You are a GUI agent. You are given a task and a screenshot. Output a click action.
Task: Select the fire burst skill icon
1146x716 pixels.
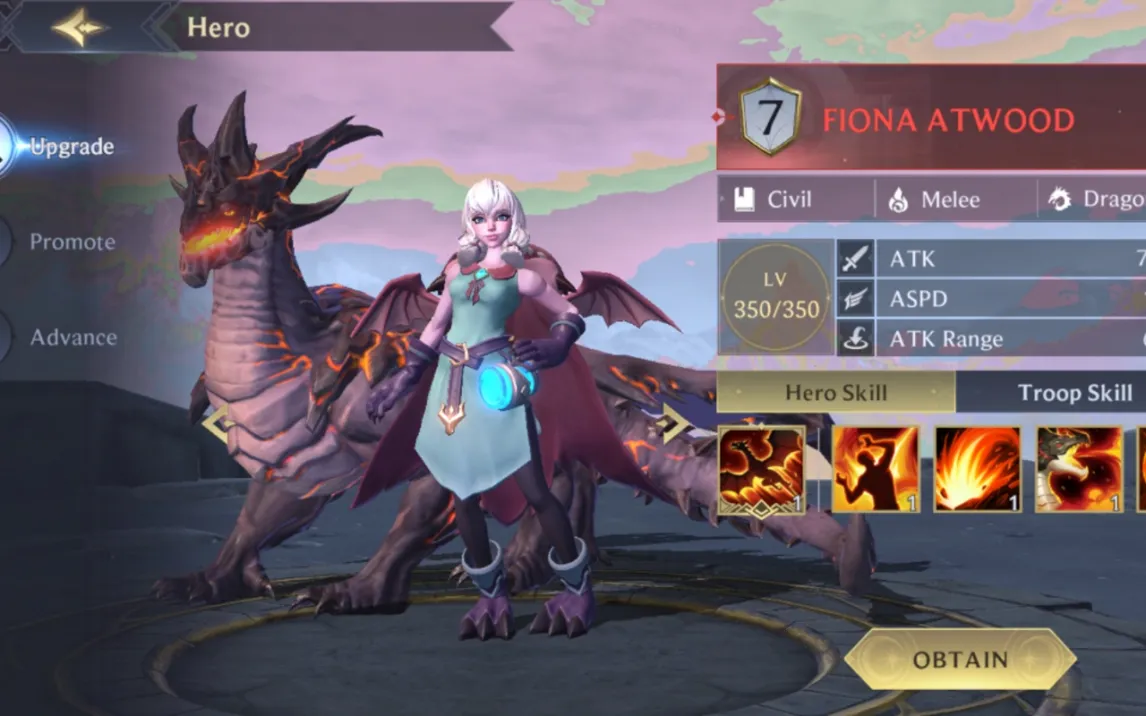coord(977,470)
